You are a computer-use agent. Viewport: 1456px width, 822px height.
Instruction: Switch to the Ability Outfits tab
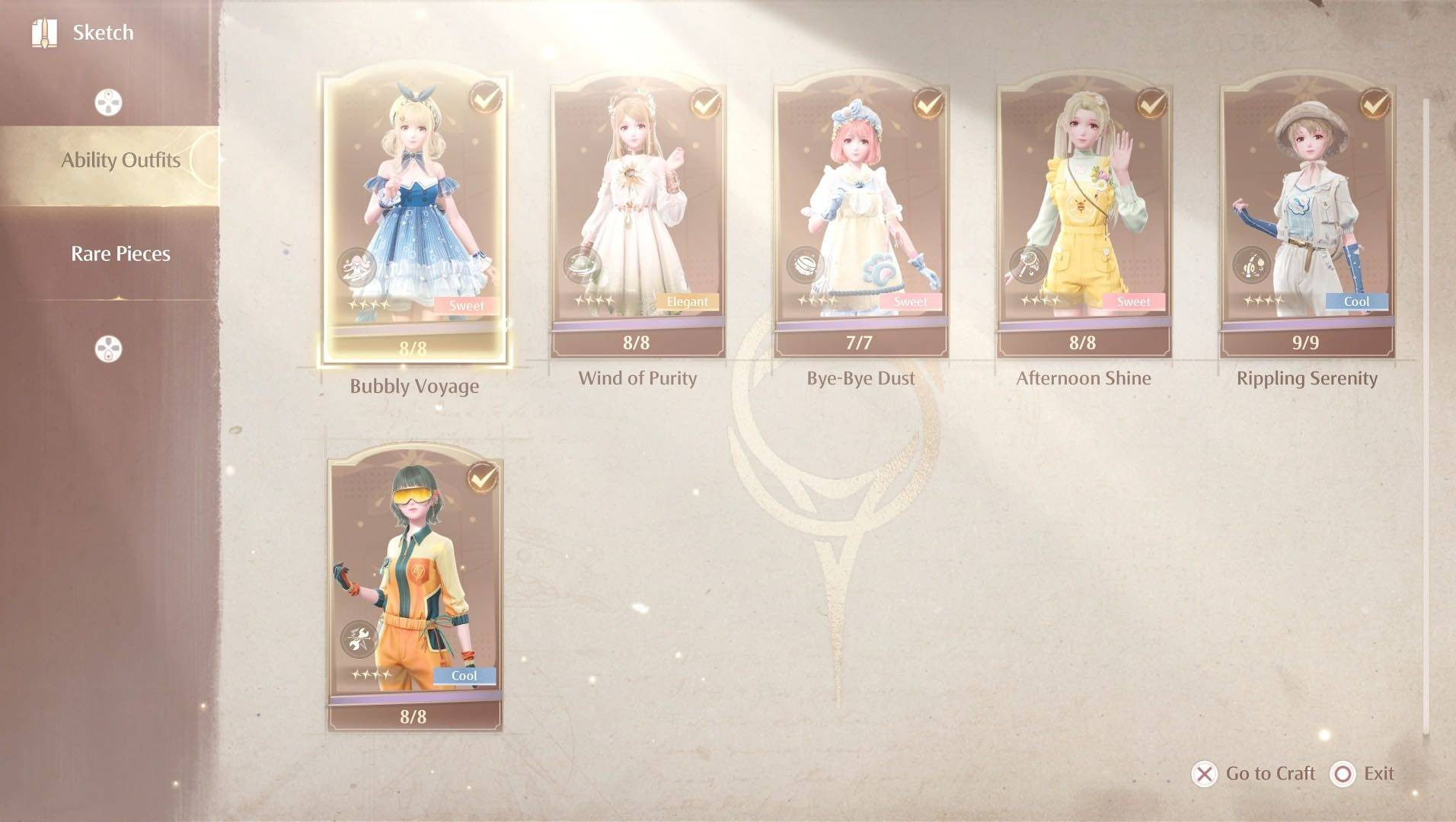coord(120,161)
